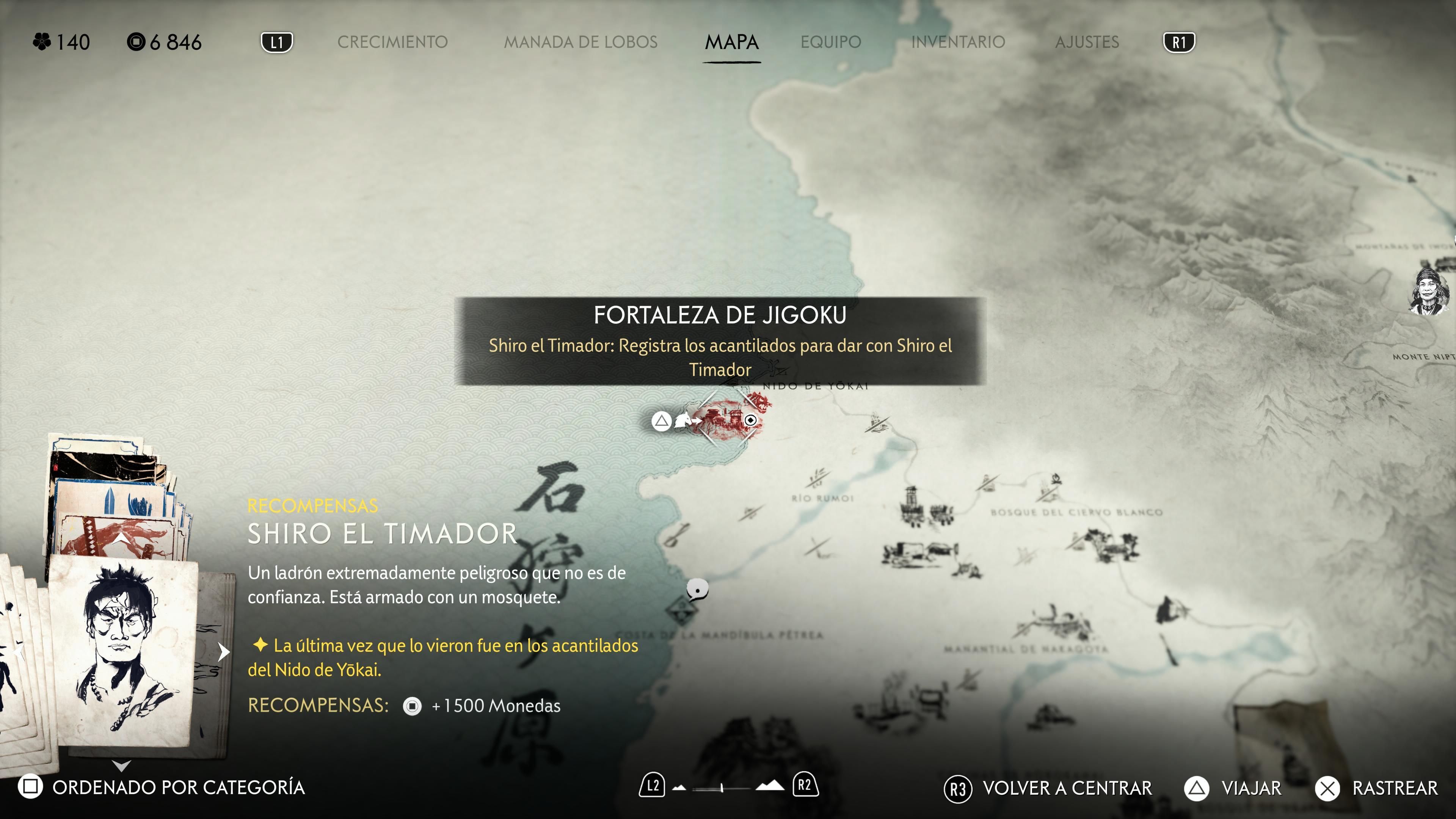Screen dimensions: 1456x819
Task: Choose Viajar to fast travel
Action: (1233, 788)
